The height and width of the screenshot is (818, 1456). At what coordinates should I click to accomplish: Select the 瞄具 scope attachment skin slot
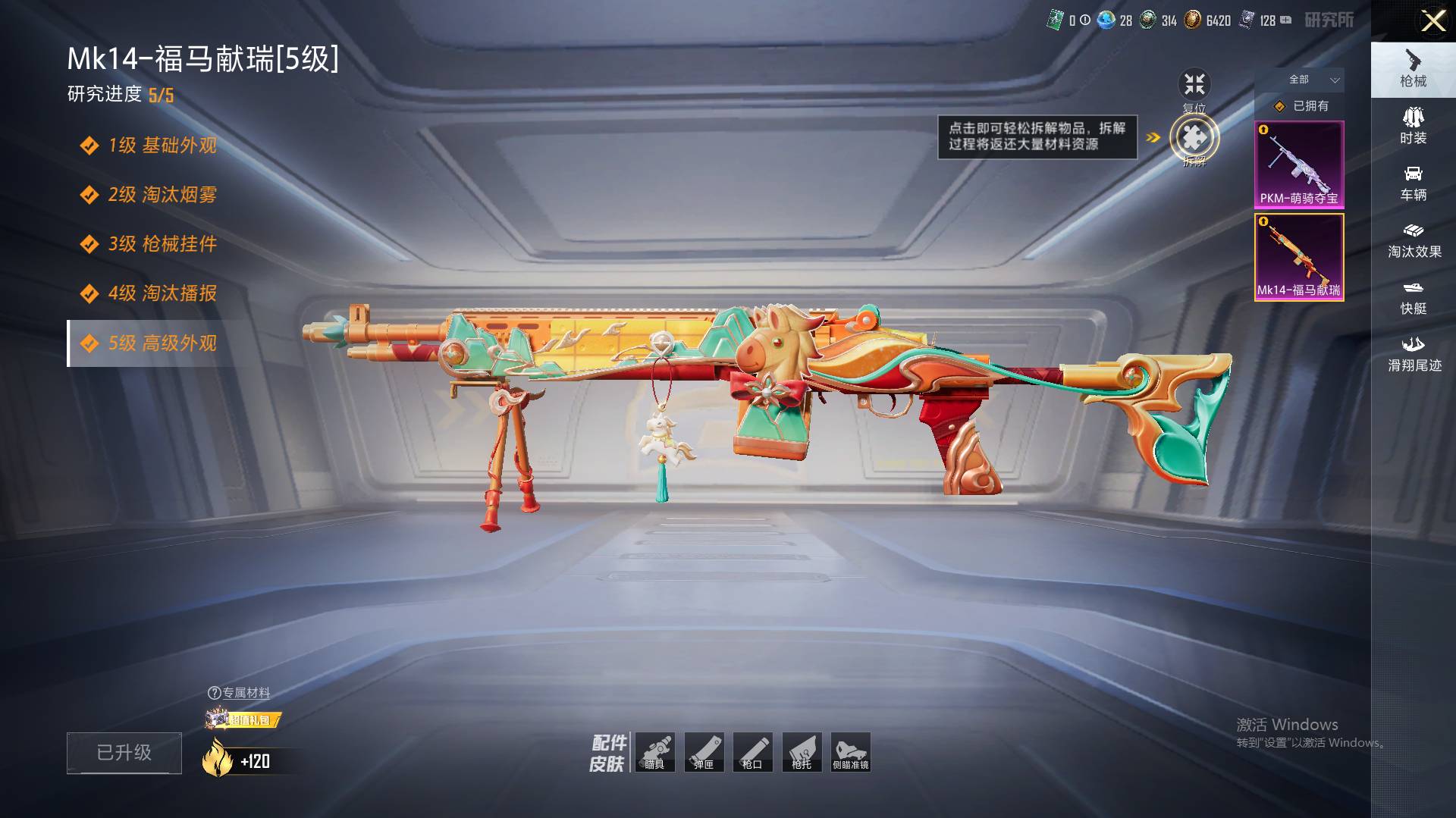tap(655, 752)
